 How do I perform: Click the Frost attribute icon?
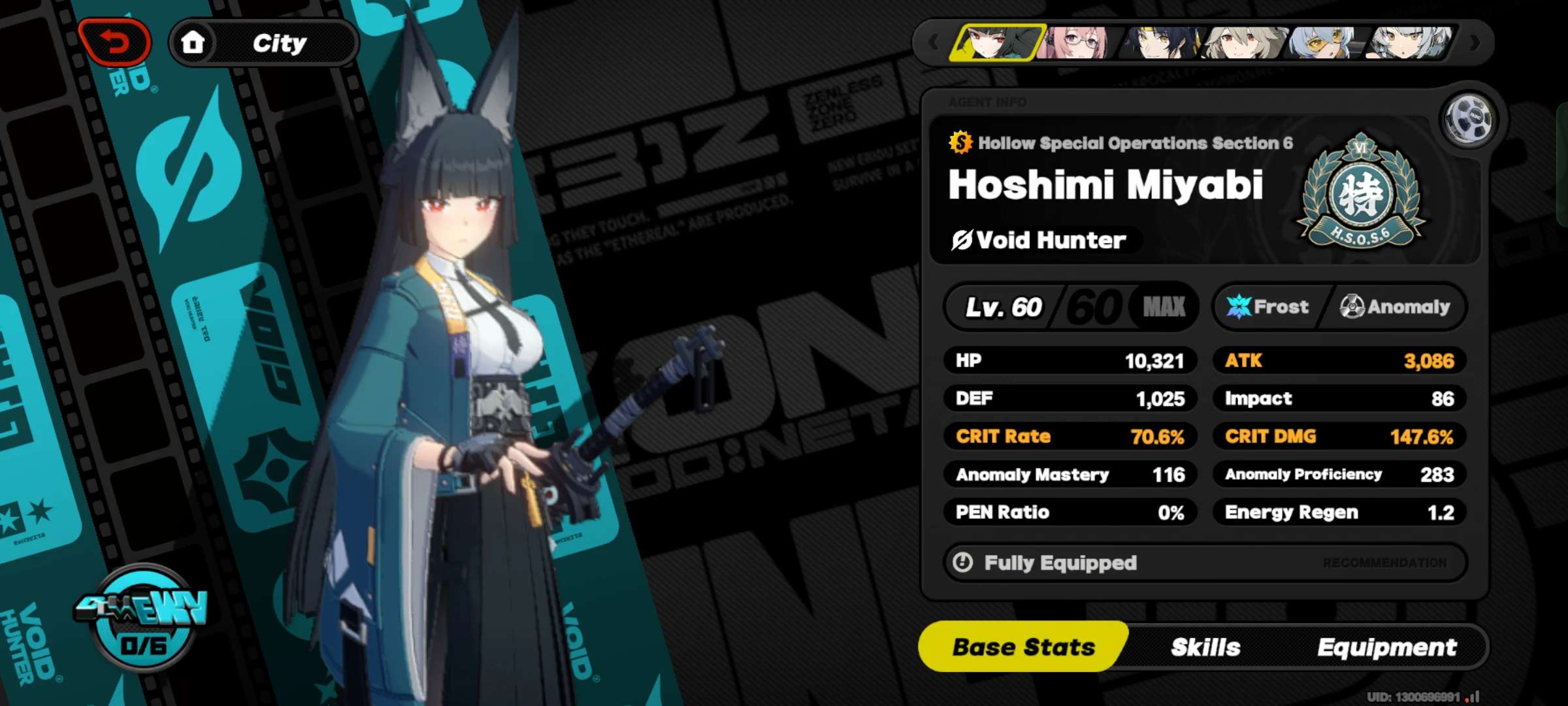click(1237, 306)
